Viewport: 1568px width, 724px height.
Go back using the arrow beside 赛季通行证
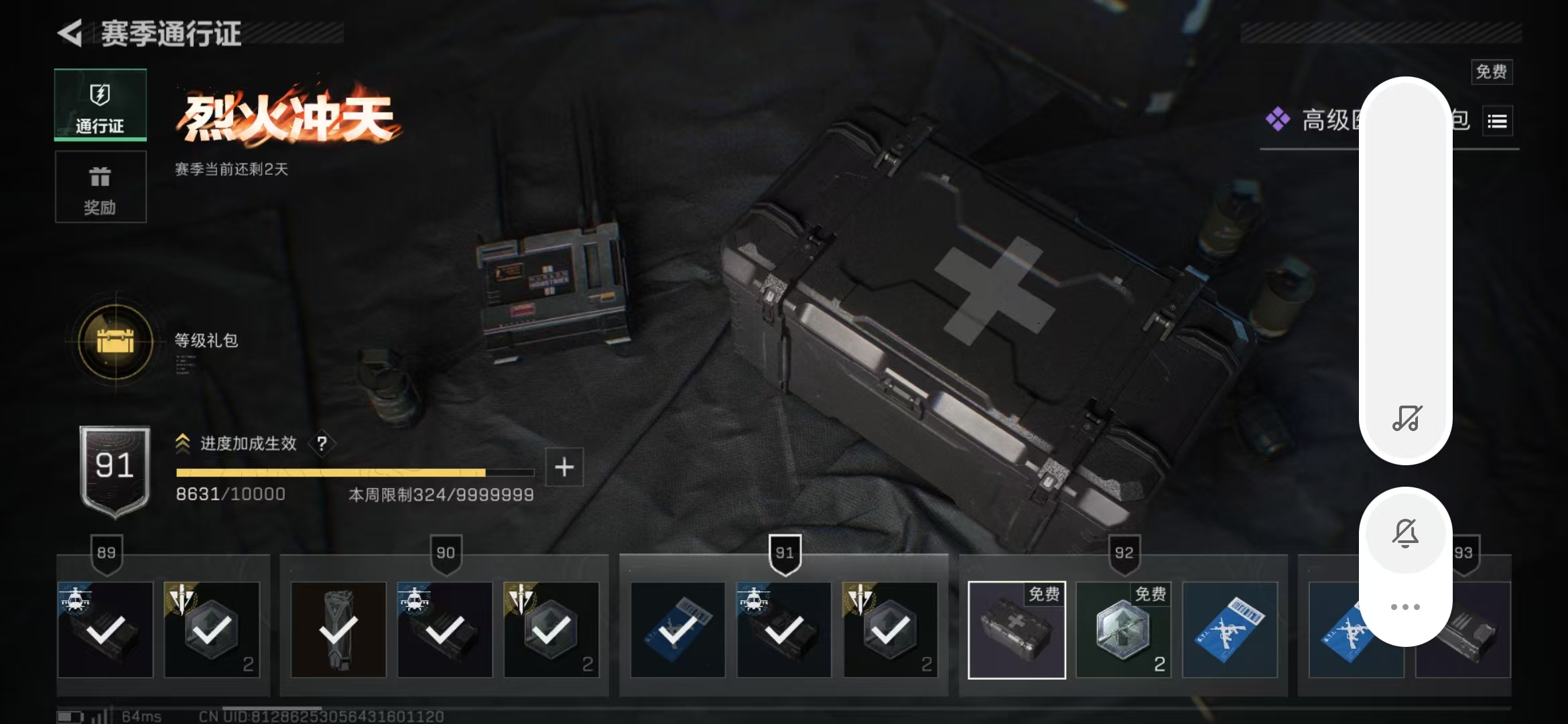pos(70,33)
